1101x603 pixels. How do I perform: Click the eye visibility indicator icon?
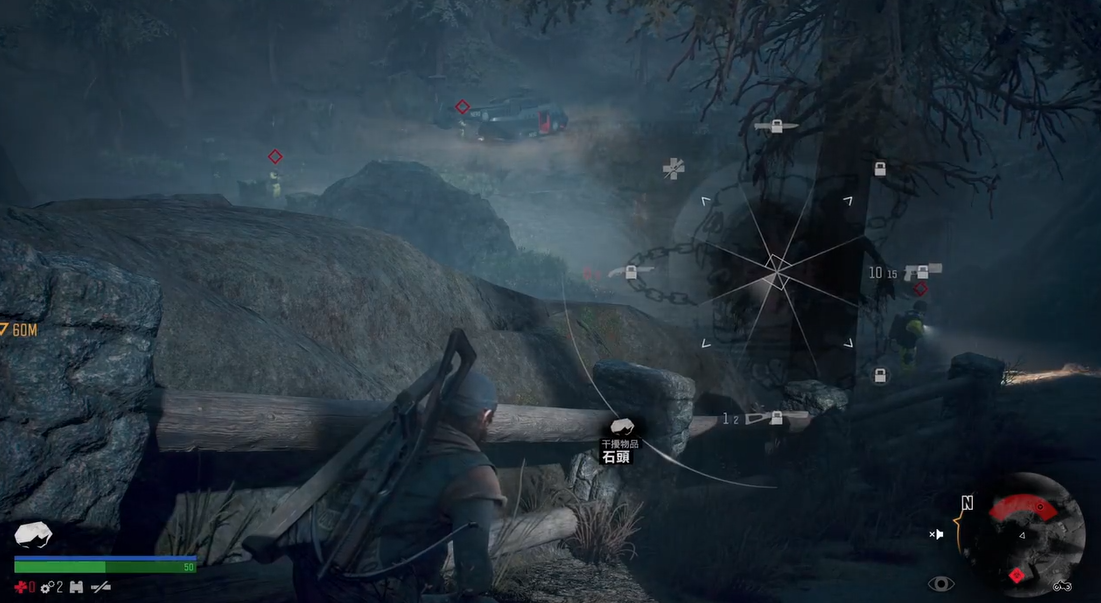[x=941, y=584]
